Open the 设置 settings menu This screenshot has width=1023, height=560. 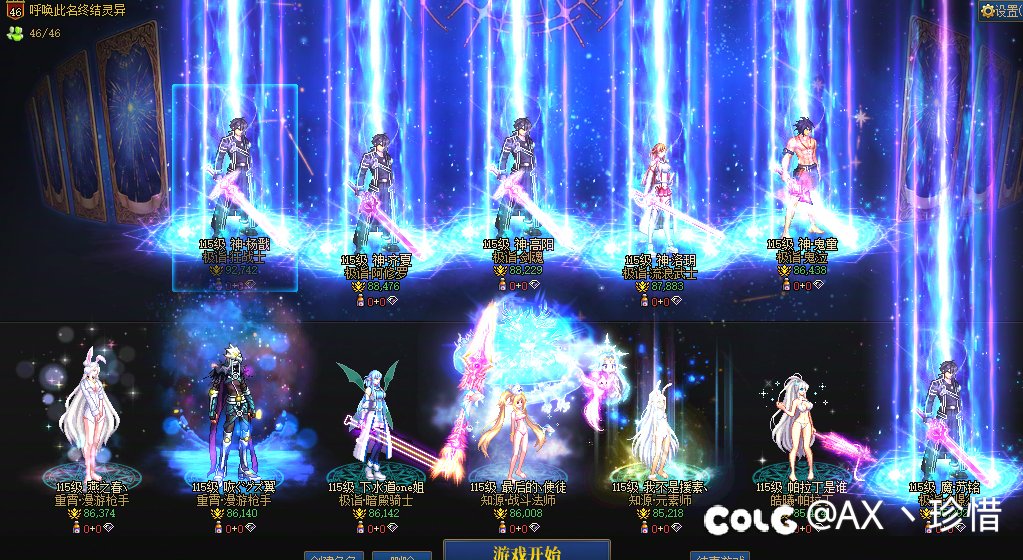tap(1001, 11)
